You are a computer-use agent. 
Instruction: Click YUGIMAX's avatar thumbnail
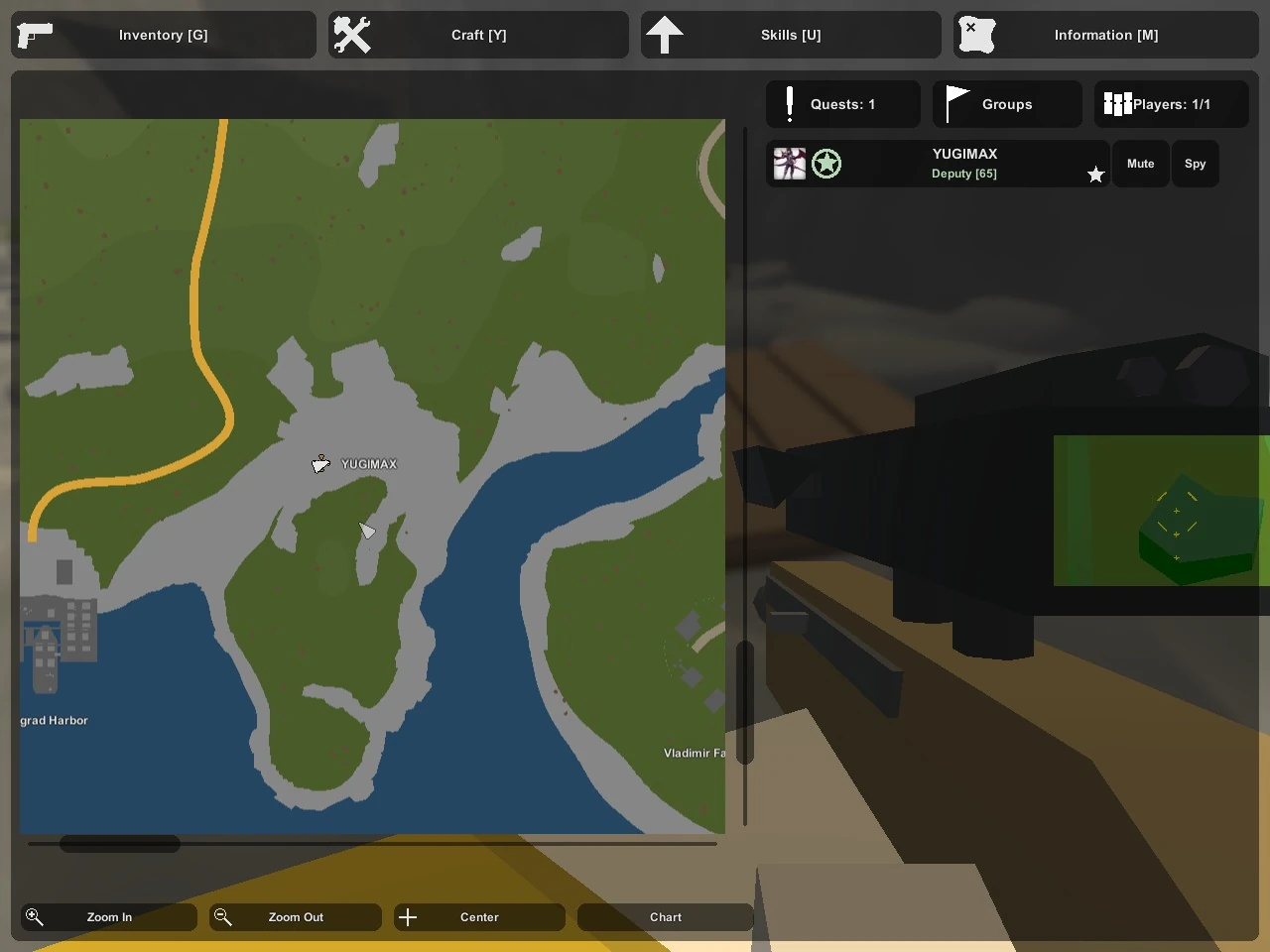790,163
